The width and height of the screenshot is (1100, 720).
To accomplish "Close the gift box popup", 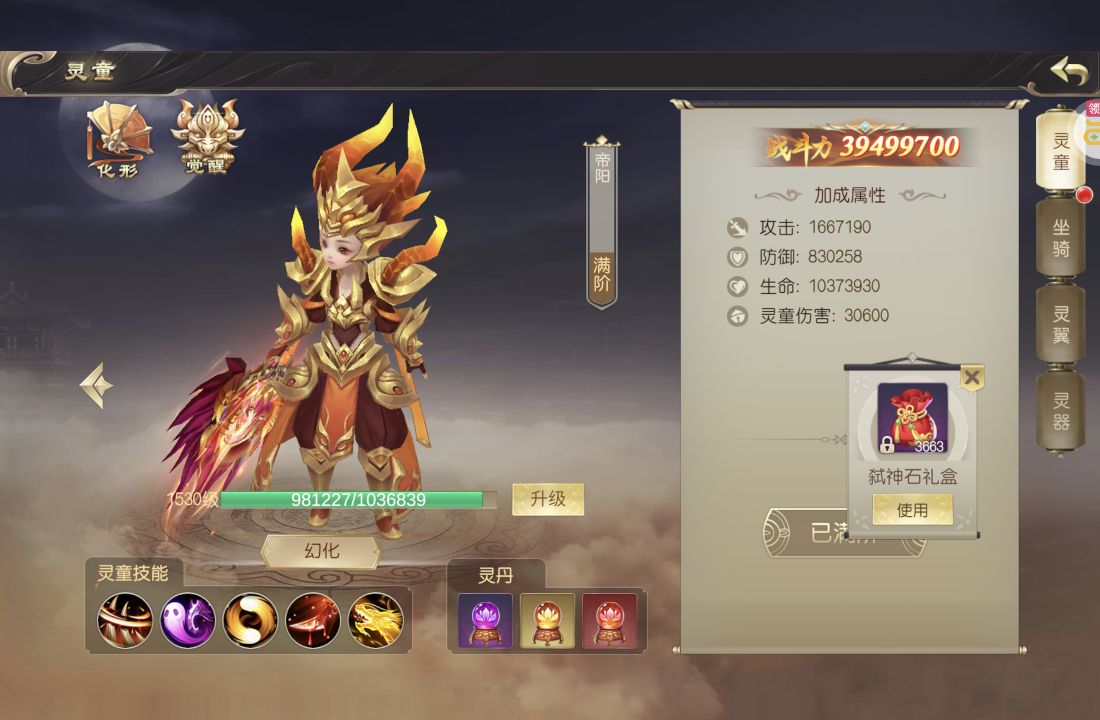I will (971, 377).
